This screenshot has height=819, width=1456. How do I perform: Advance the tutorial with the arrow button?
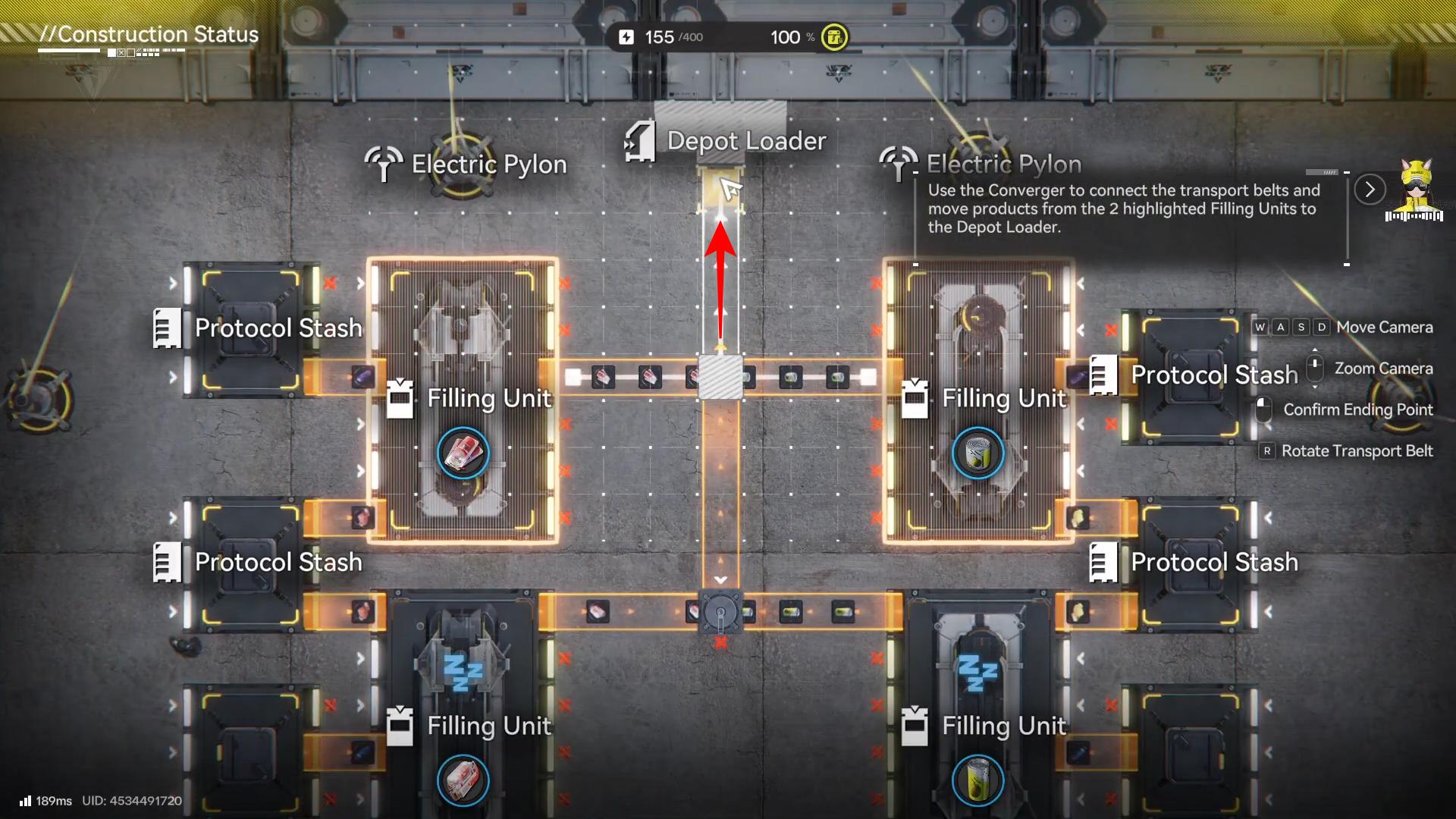1370,190
